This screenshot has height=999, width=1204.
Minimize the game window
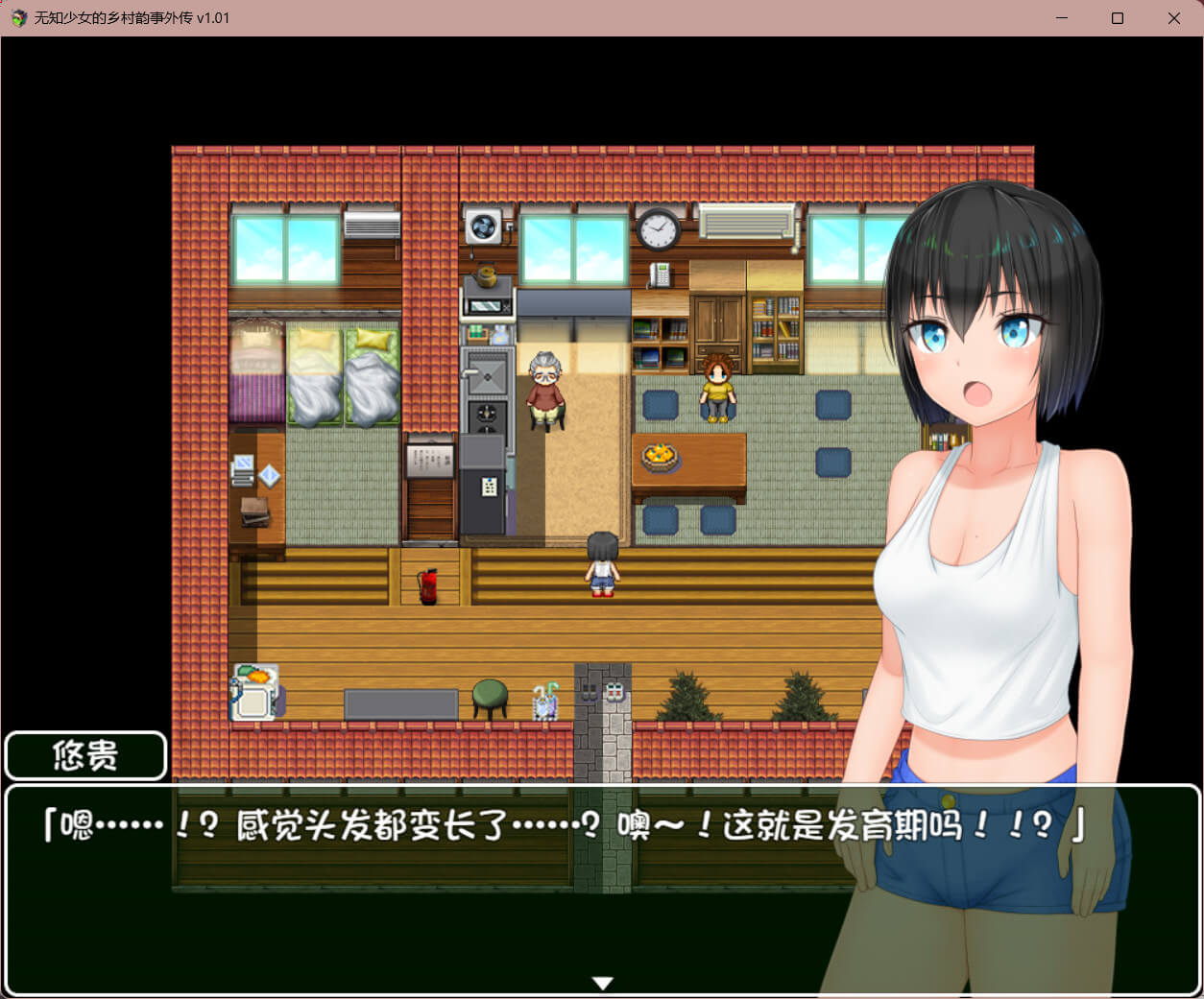click(1062, 18)
